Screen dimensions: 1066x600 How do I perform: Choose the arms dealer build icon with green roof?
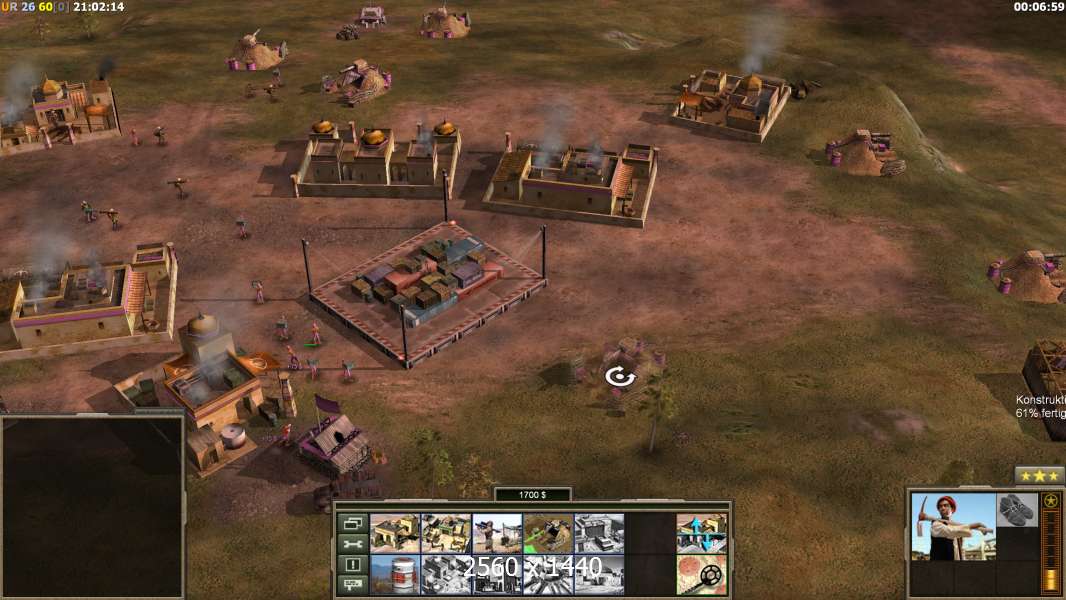point(446,533)
